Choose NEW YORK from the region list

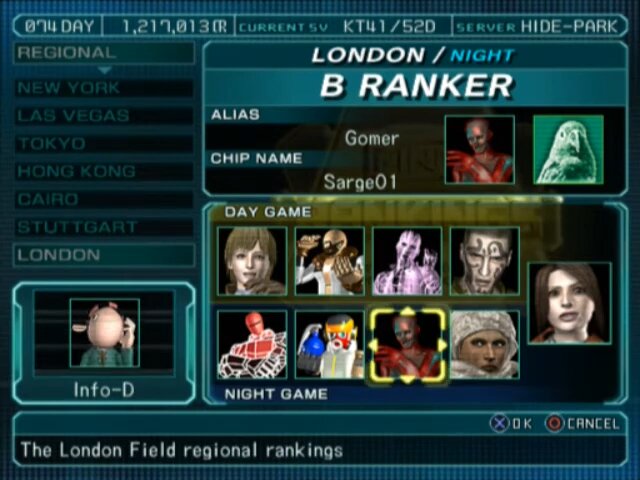click(x=104, y=88)
